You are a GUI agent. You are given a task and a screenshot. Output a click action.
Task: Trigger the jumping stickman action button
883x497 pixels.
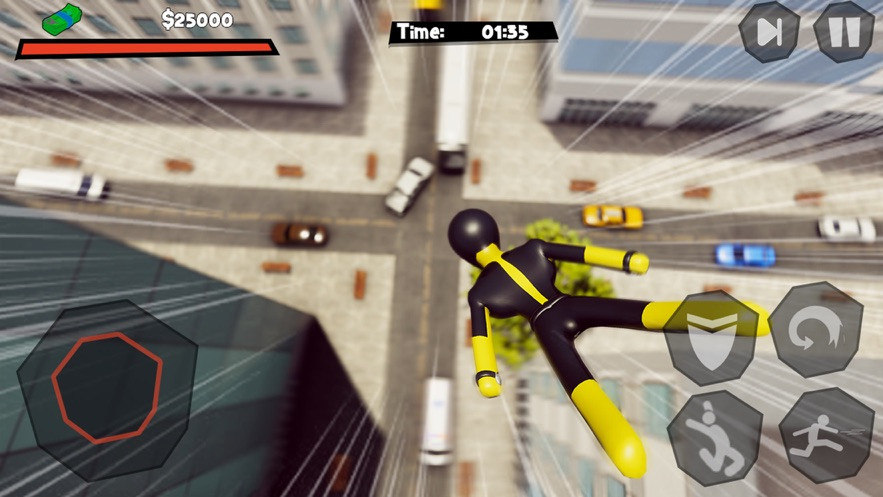[713, 438]
